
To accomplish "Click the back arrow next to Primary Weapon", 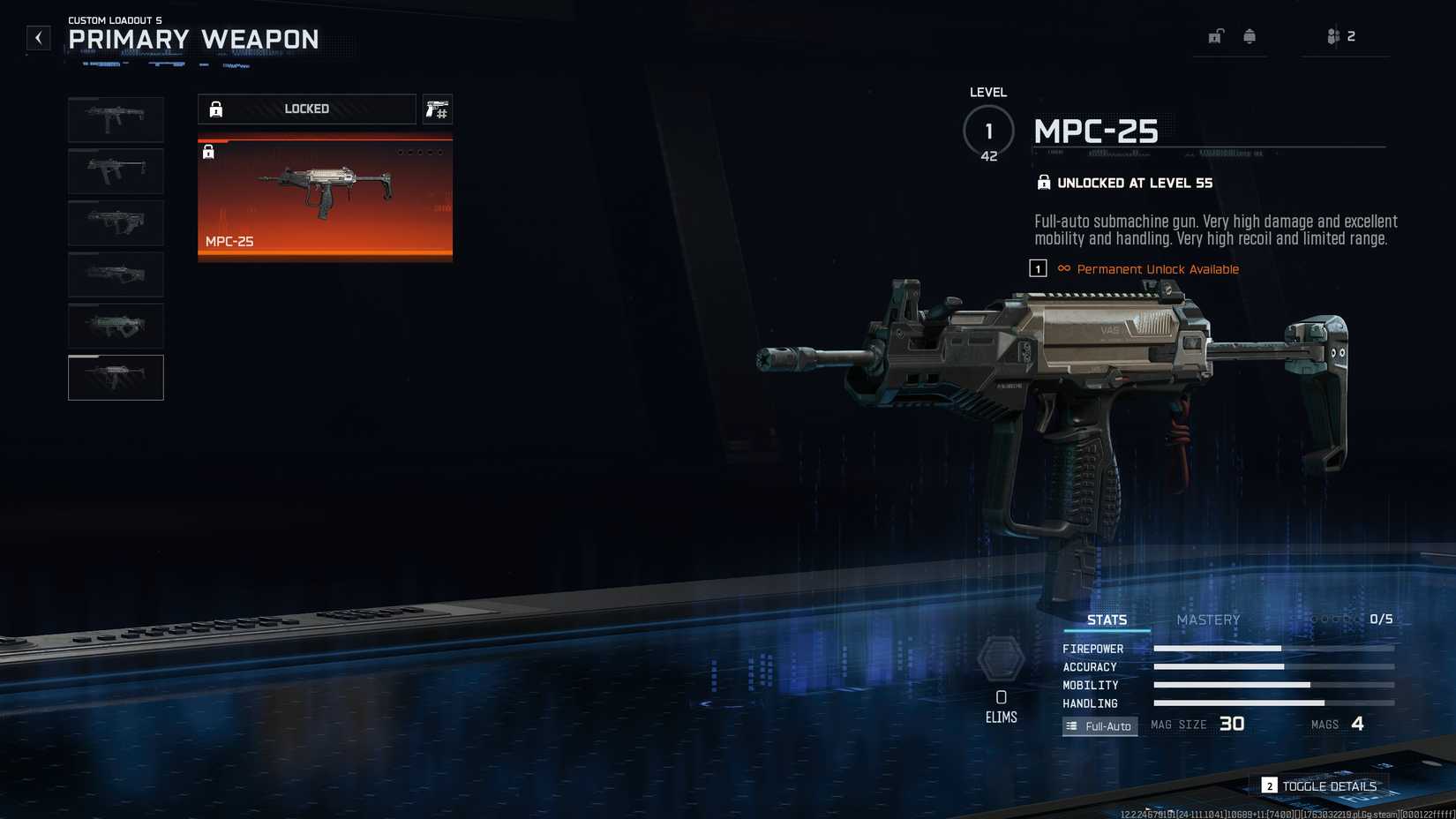I will (37, 38).
